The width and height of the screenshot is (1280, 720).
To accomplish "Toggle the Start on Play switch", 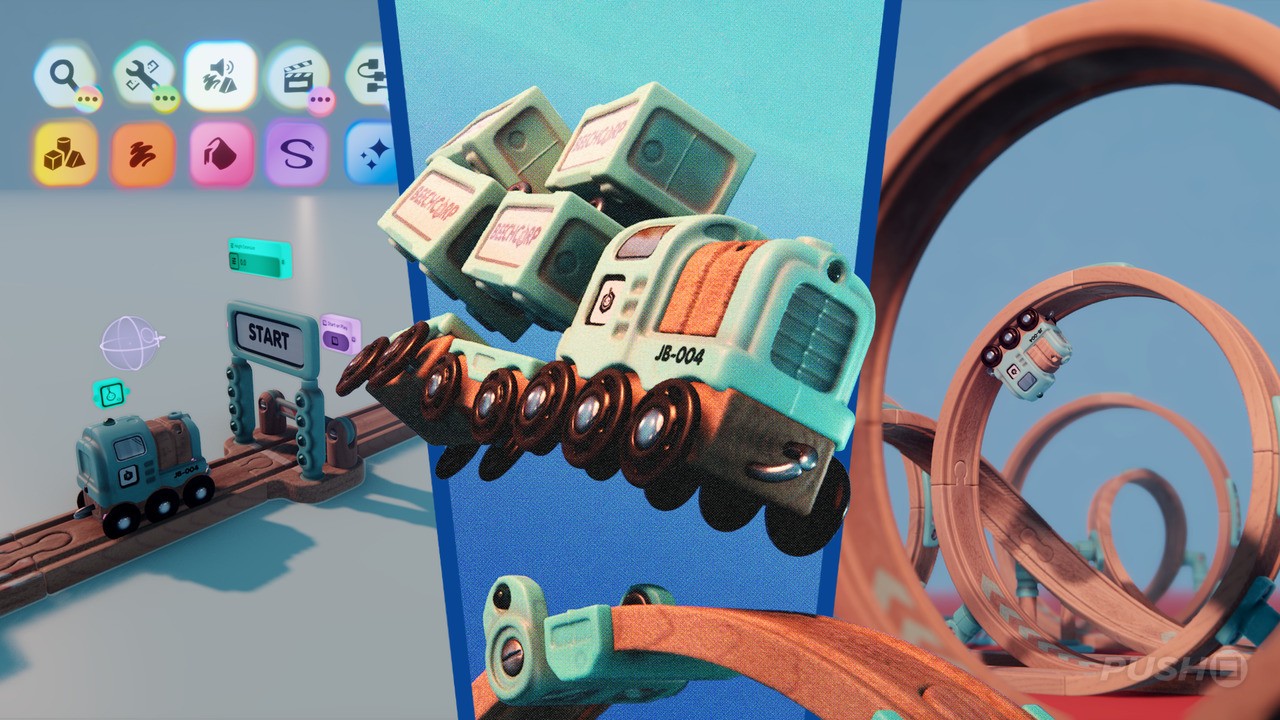I will pyautogui.click(x=337, y=340).
